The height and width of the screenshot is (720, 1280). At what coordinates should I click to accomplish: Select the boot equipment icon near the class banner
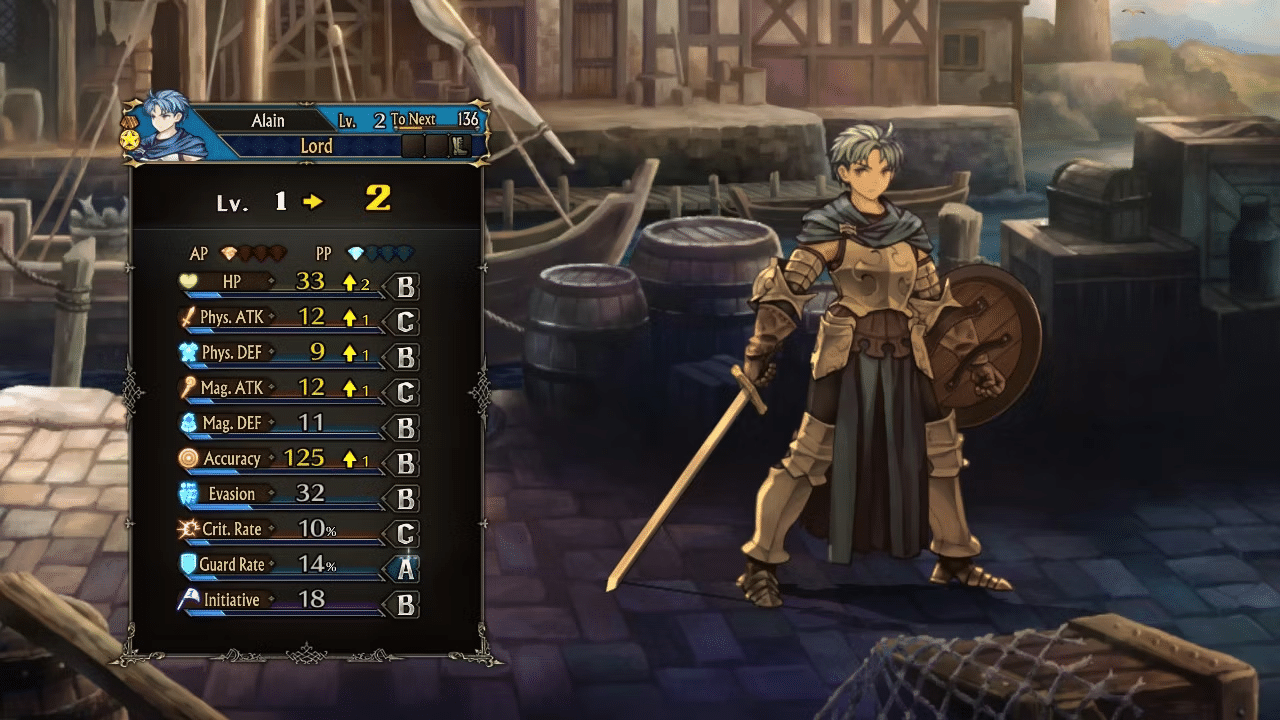click(458, 146)
